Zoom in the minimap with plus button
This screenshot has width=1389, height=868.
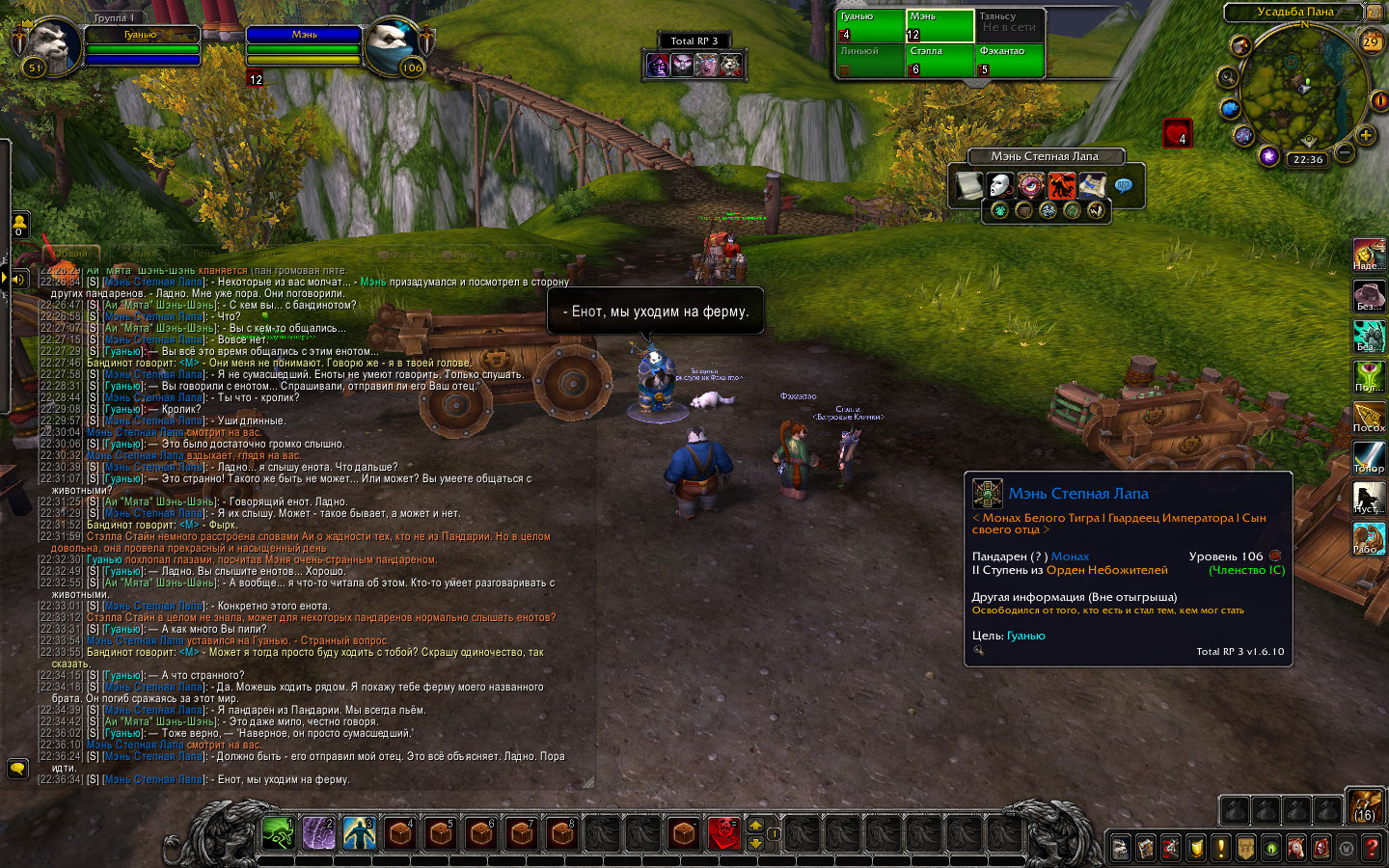(1366, 135)
